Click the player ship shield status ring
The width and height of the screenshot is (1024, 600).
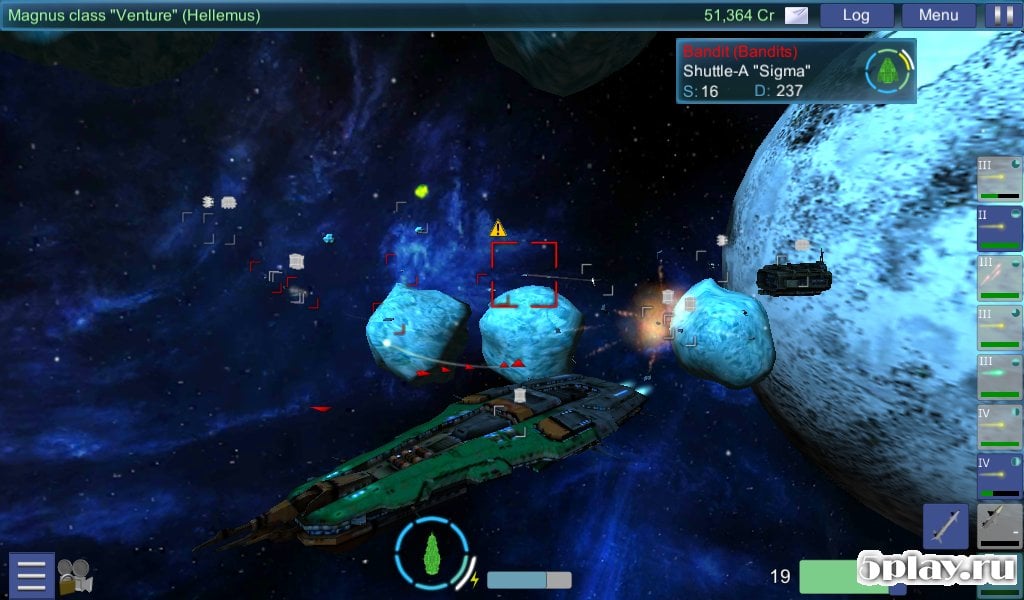(x=432, y=552)
